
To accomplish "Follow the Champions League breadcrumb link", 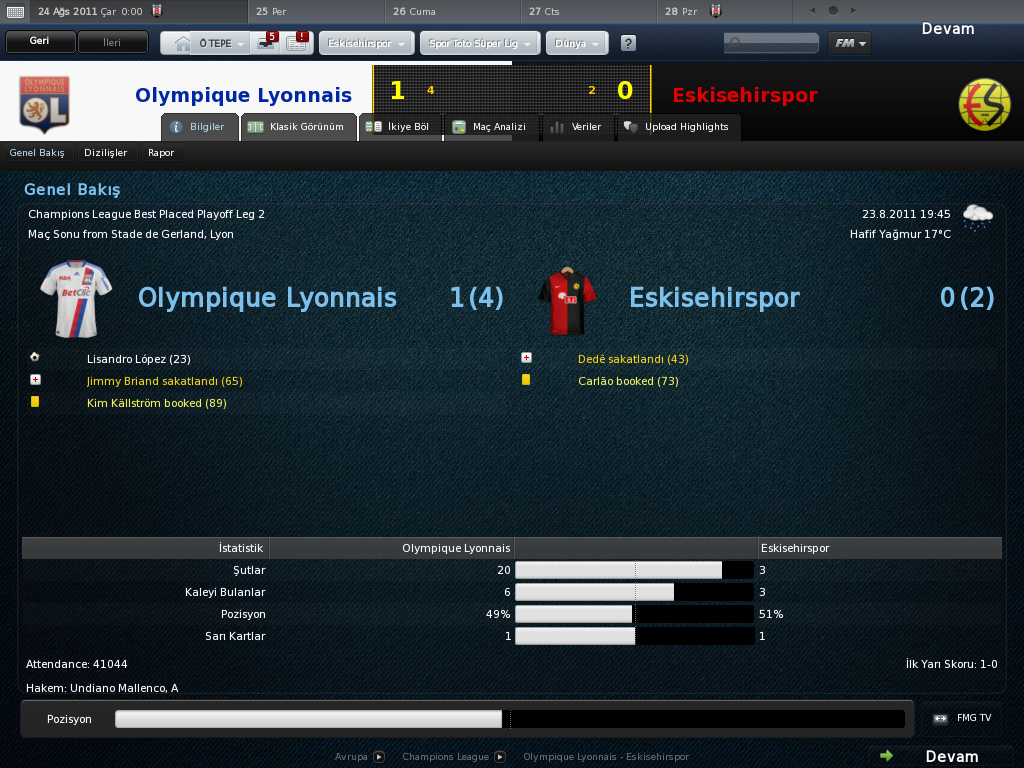I will point(445,757).
